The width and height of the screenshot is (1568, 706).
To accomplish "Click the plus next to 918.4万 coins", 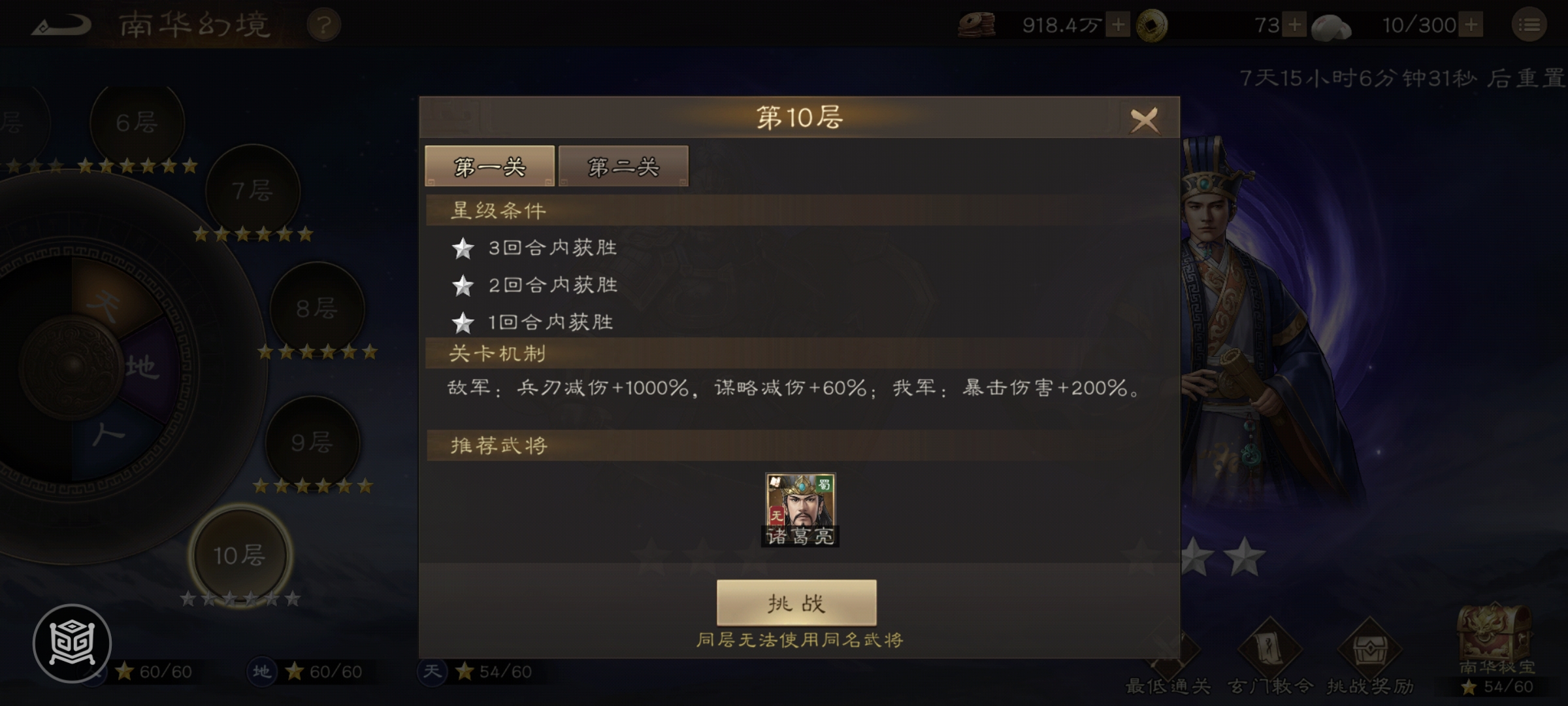I will click(x=1117, y=25).
